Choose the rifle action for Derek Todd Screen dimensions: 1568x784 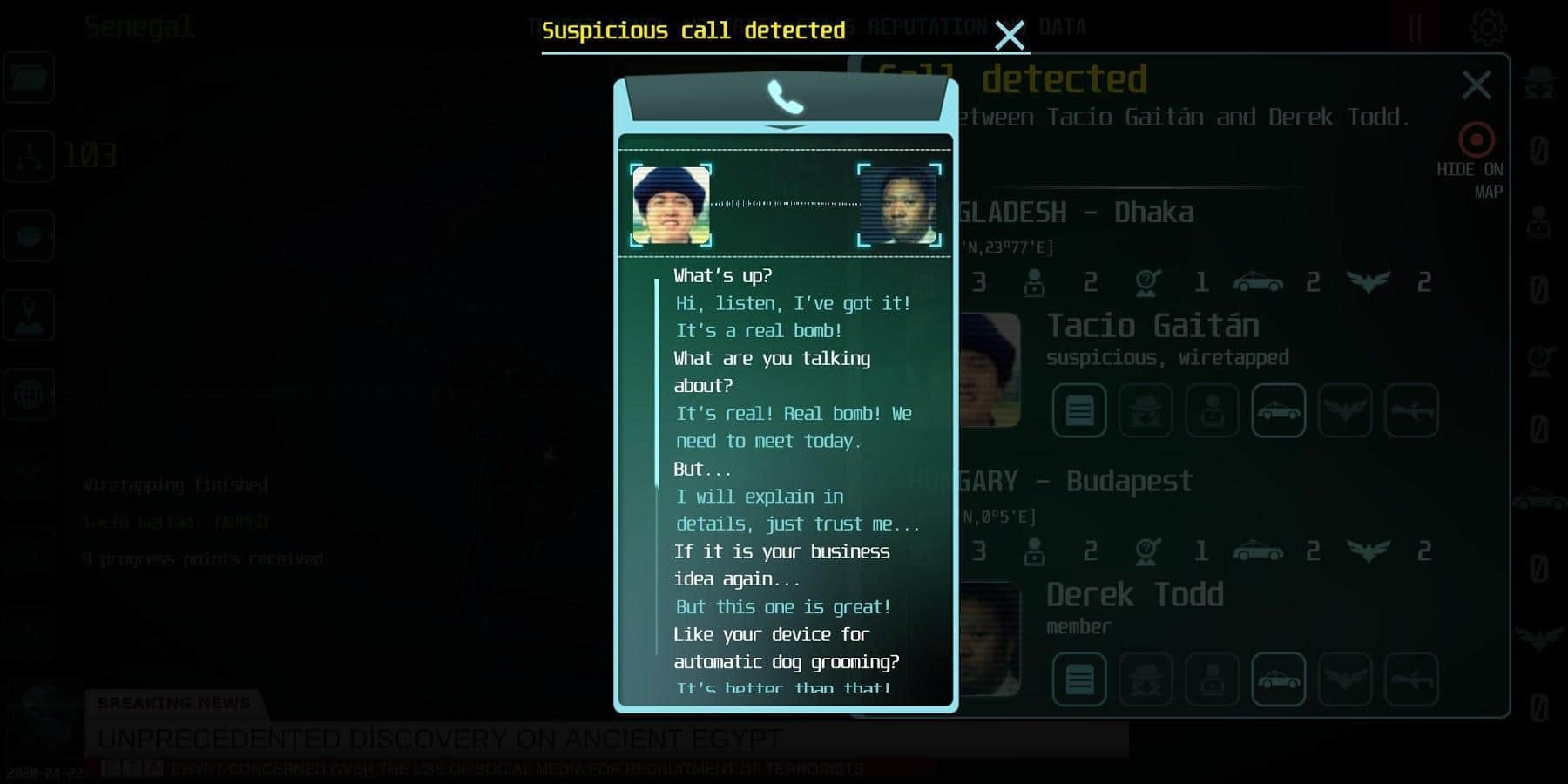point(1411,679)
